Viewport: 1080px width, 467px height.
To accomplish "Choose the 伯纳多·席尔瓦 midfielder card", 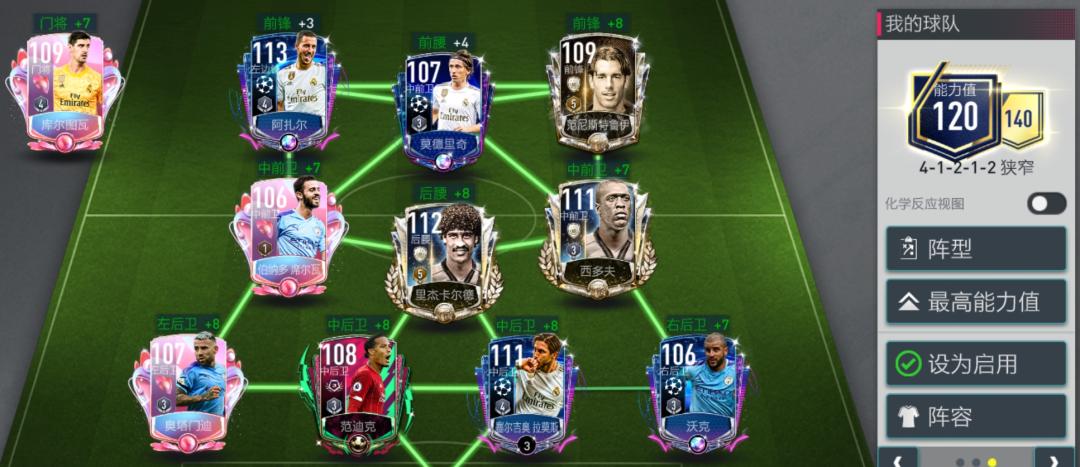I will point(290,238).
